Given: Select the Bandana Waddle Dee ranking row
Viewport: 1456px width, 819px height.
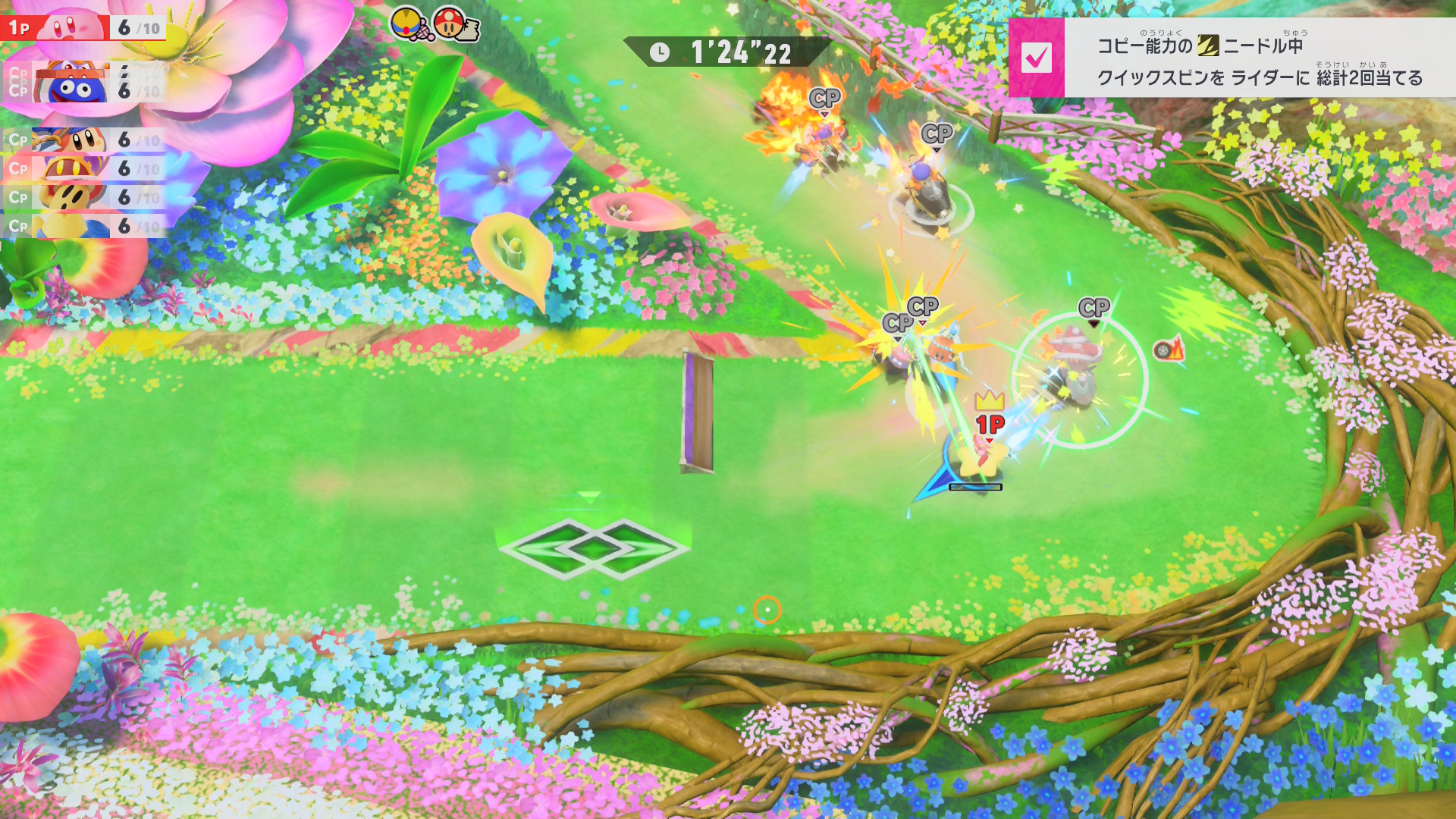Looking at the screenshot, I should point(83,140).
